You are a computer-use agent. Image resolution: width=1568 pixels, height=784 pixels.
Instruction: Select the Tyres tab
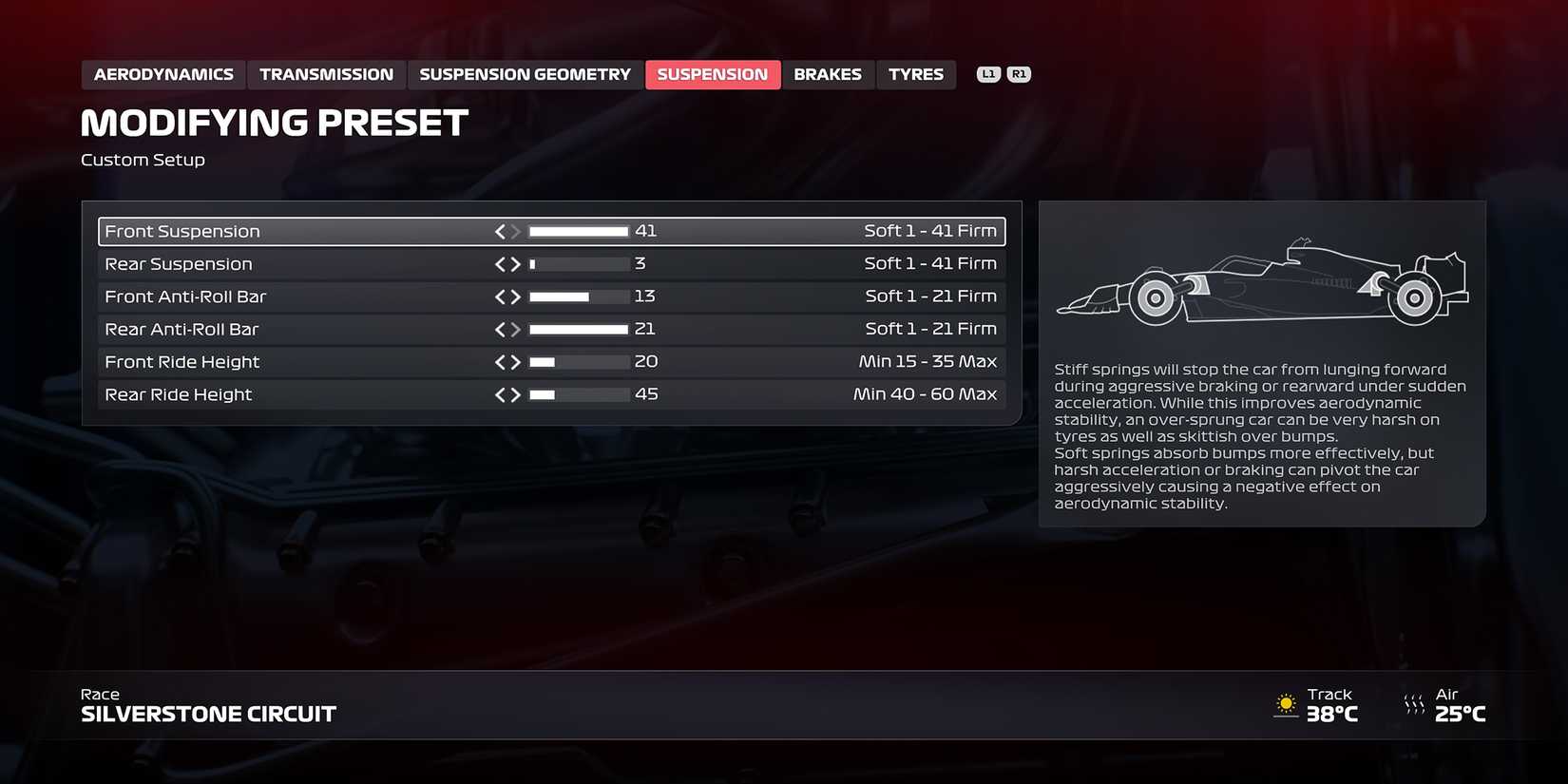point(915,73)
